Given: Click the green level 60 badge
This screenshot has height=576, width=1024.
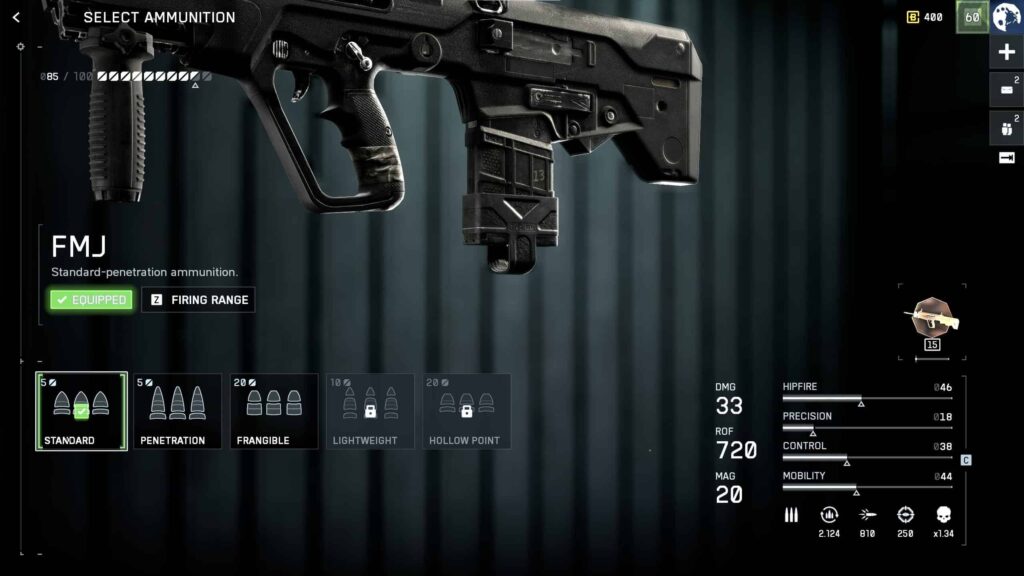Looking at the screenshot, I should pyautogui.click(x=971, y=18).
